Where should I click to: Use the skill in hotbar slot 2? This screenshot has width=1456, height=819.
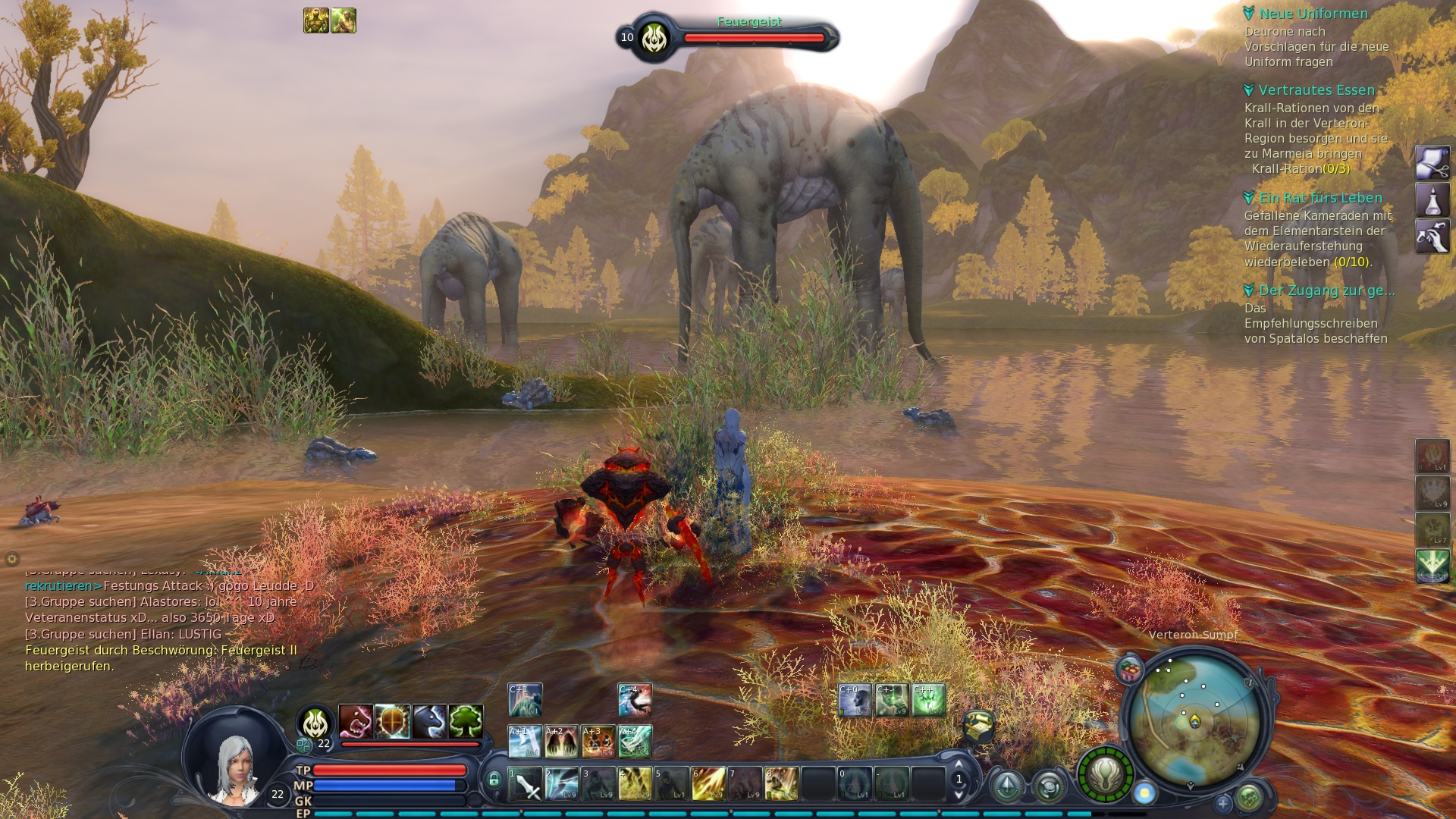point(562,784)
